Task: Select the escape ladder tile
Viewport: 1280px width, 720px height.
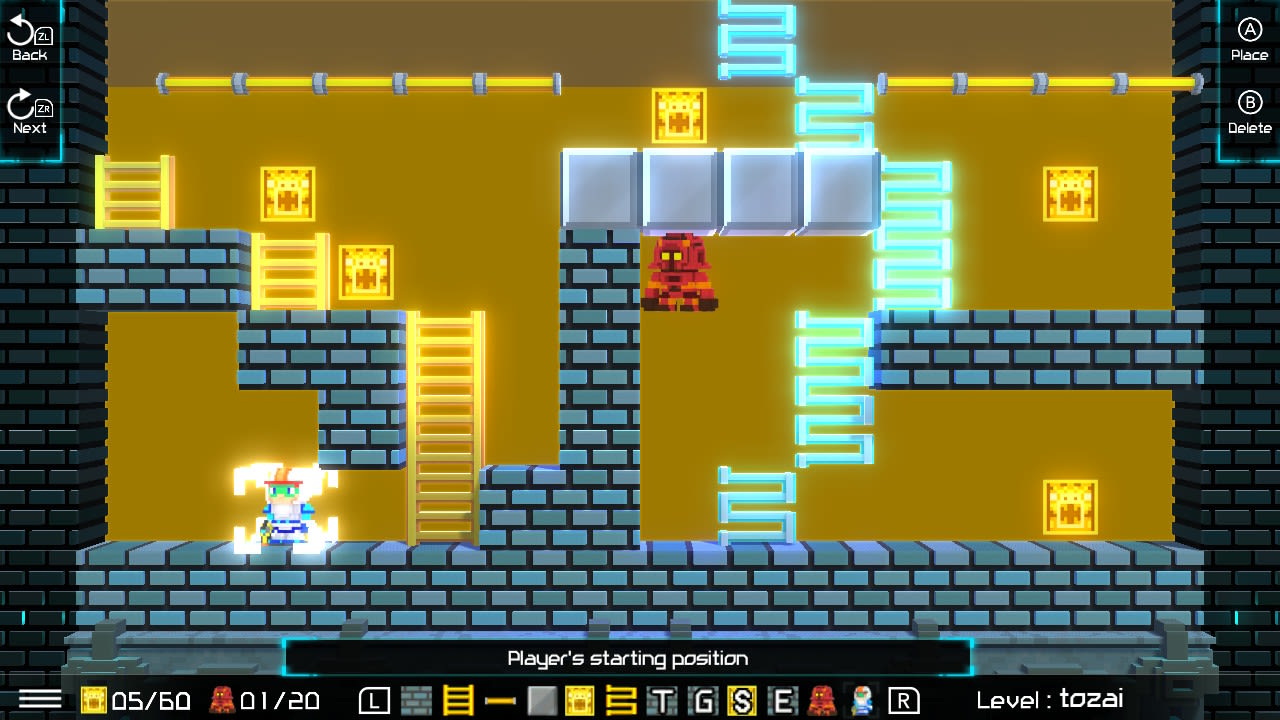Action: pos(621,702)
